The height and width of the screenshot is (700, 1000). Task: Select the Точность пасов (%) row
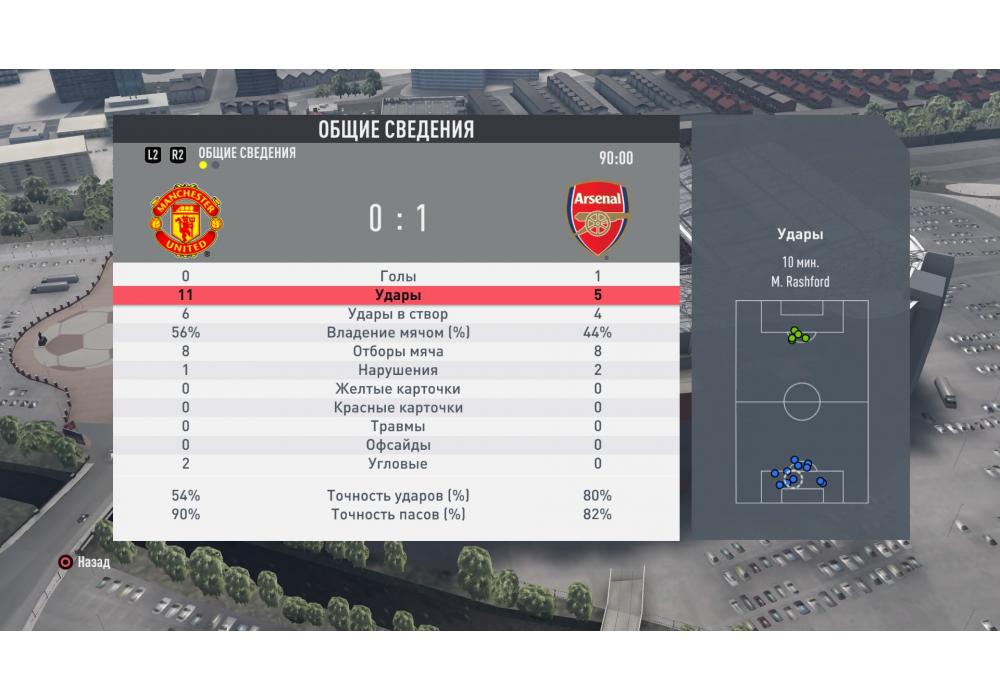[x=397, y=515]
